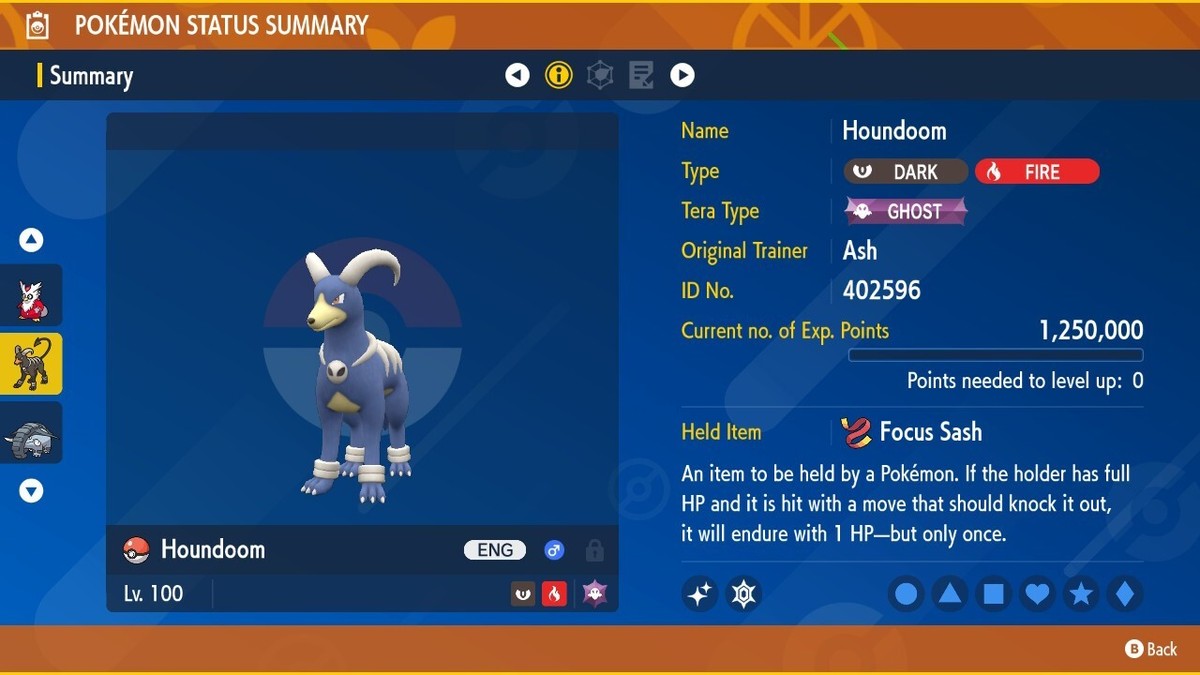Toggle the triangle marking
1200x675 pixels.
click(x=950, y=594)
